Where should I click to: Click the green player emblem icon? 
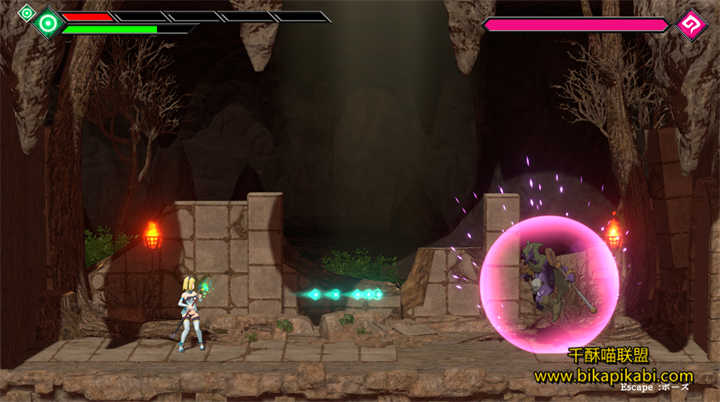pos(47,22)
